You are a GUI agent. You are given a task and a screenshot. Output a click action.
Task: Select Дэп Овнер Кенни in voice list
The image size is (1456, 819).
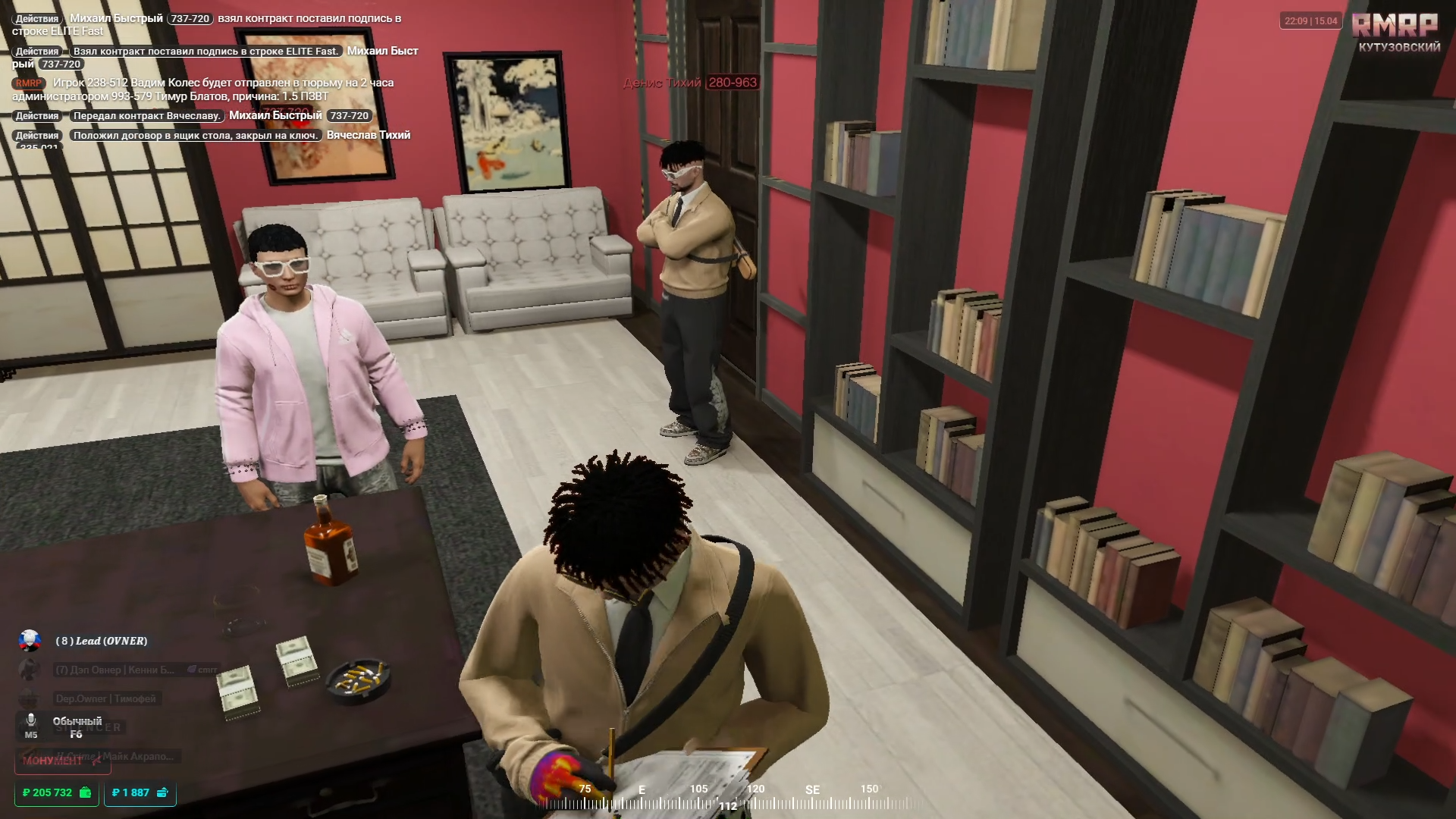pyautogui.click(x=115, y=670)
